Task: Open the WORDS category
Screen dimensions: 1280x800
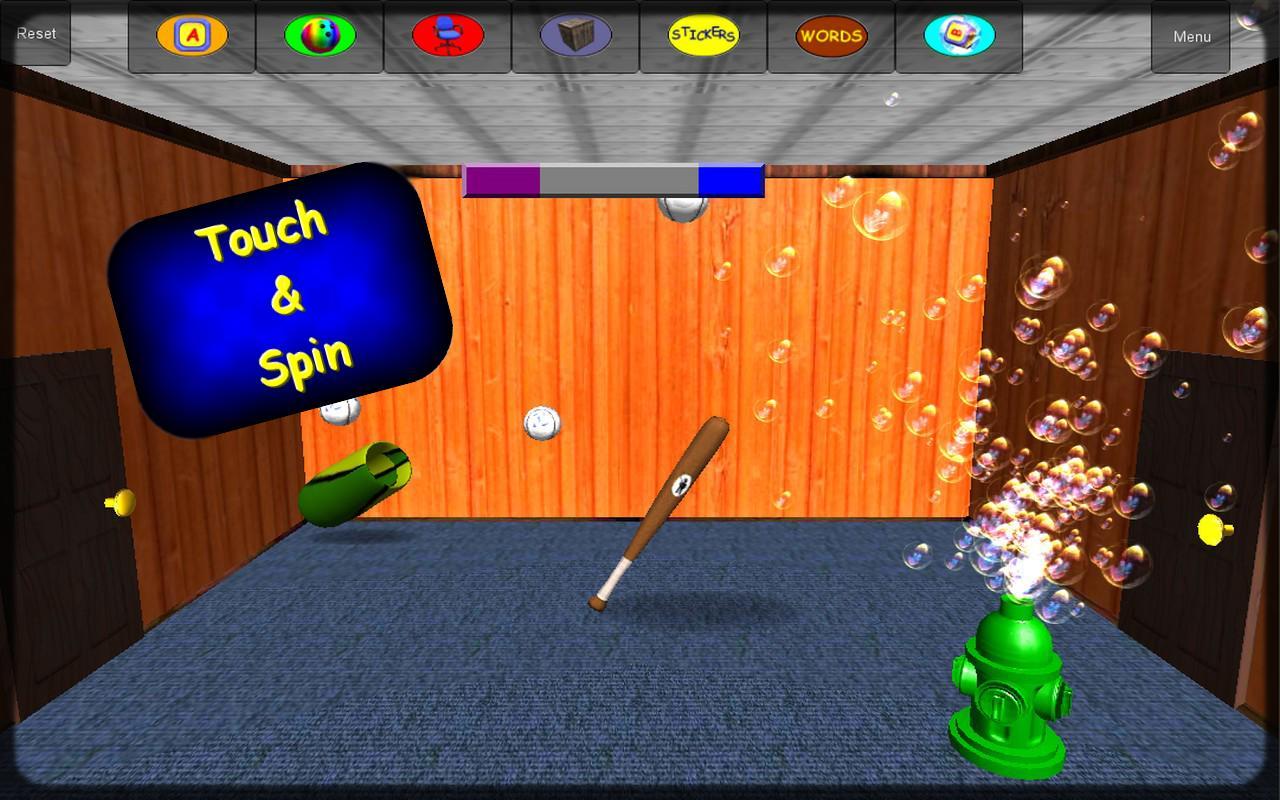Action: click(x=830, y=36)
